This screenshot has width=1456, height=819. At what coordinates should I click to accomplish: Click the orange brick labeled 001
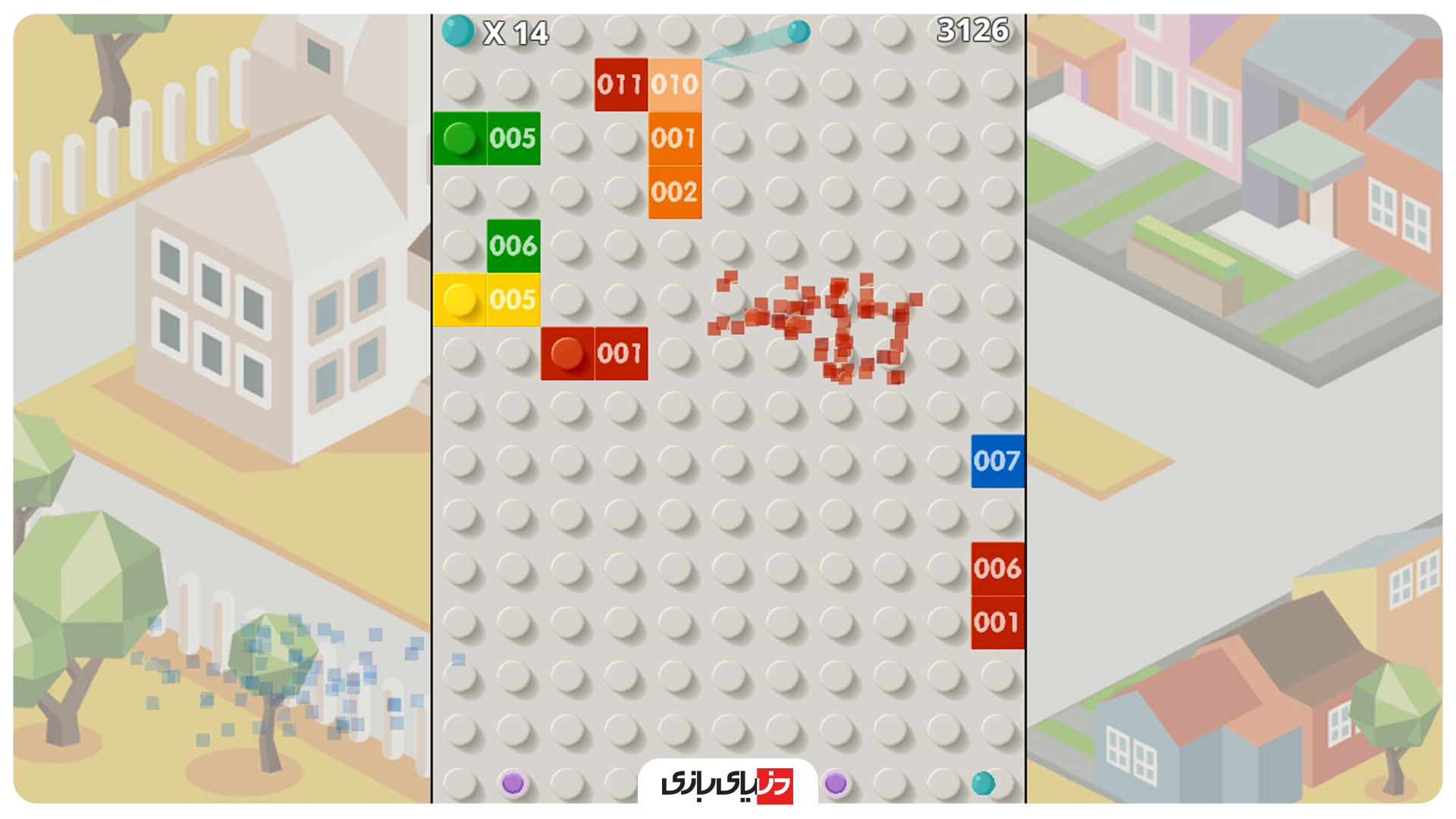pyautogui.click(x=673, y=138)
